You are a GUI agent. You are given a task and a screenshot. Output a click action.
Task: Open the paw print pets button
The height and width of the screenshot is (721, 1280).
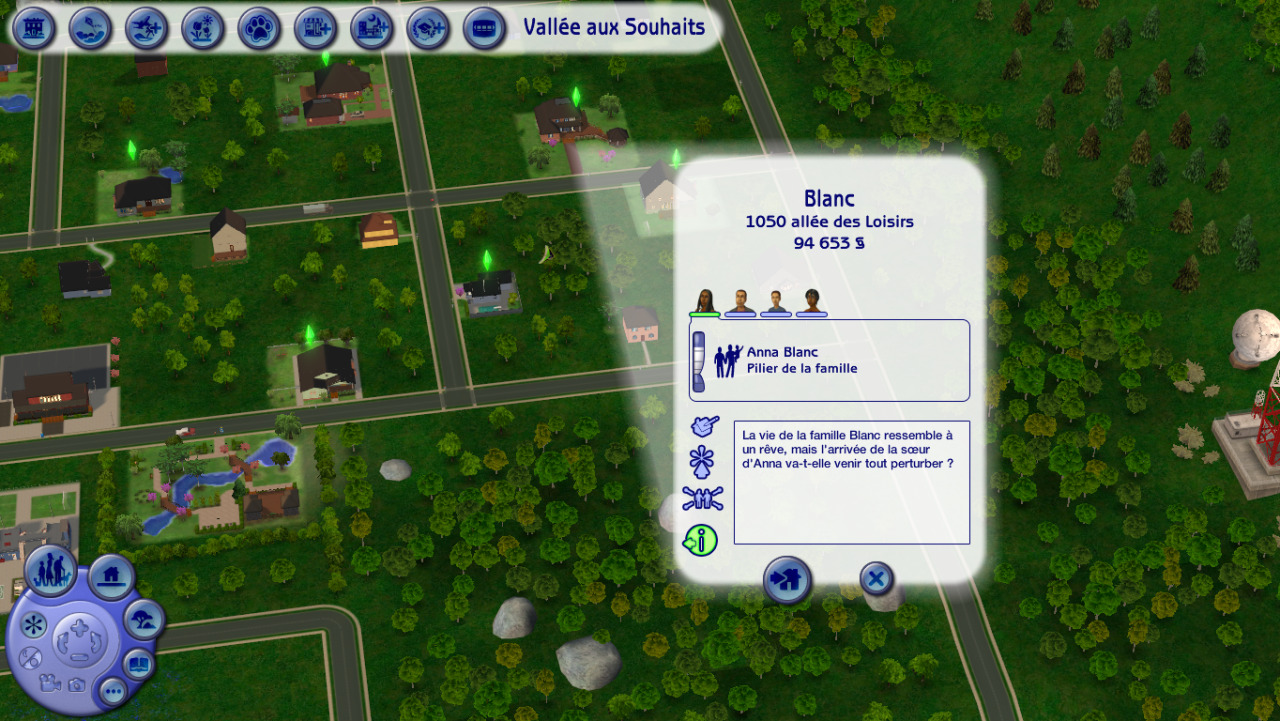(259, 28)
